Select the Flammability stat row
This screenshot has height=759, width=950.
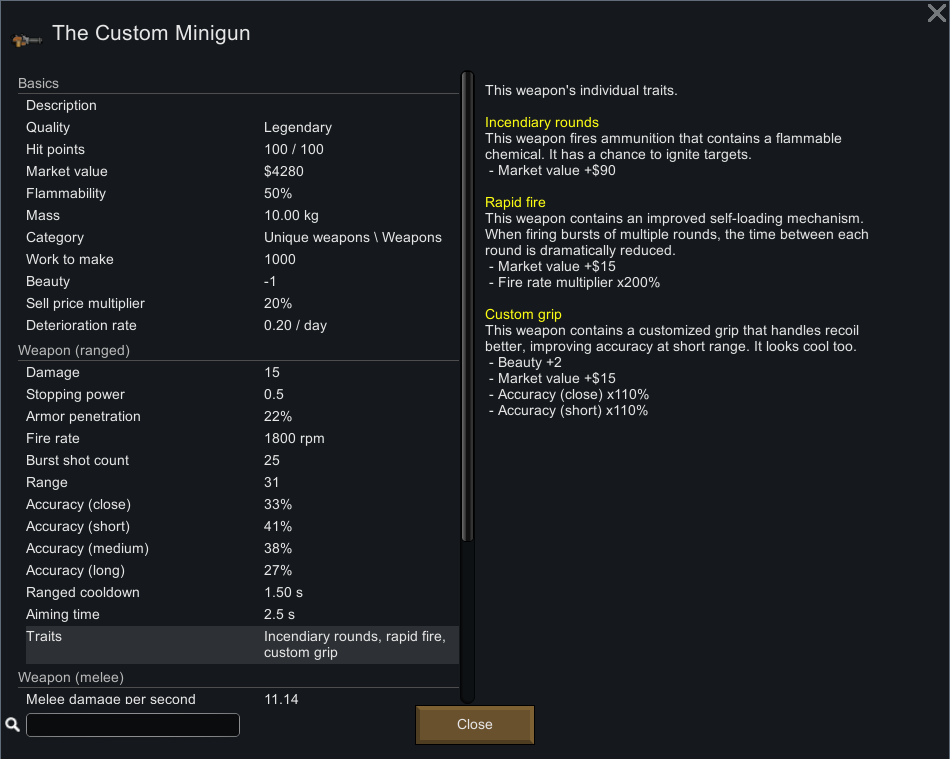[240, 194]
